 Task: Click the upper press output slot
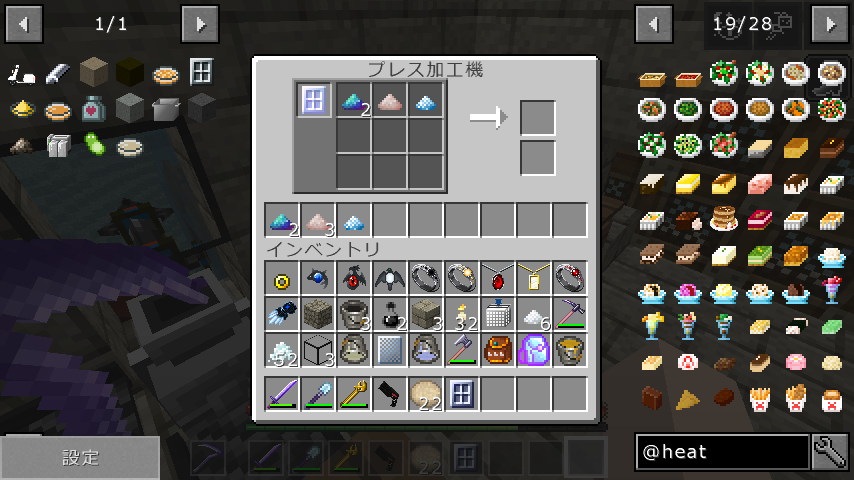[538, 118]
